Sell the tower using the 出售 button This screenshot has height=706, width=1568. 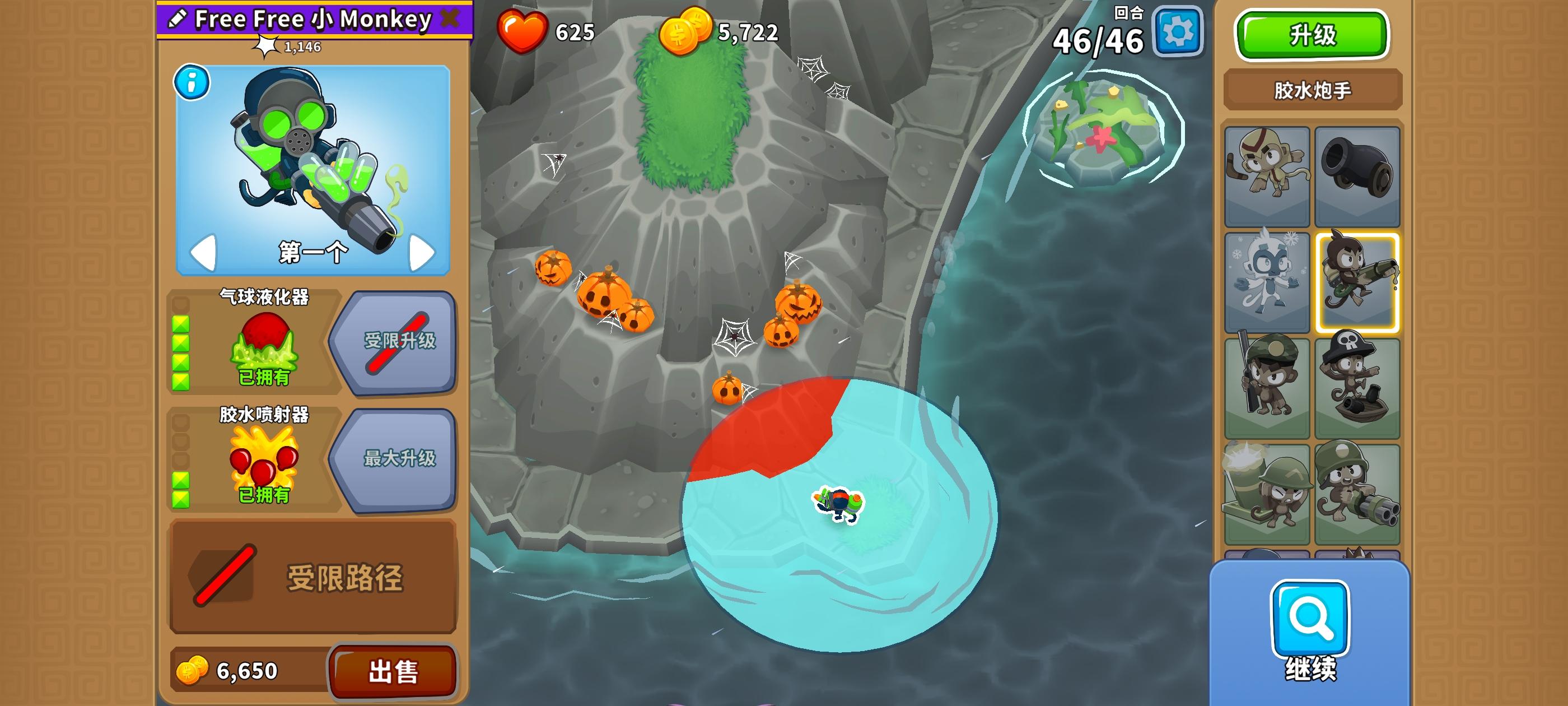(393, 672)
